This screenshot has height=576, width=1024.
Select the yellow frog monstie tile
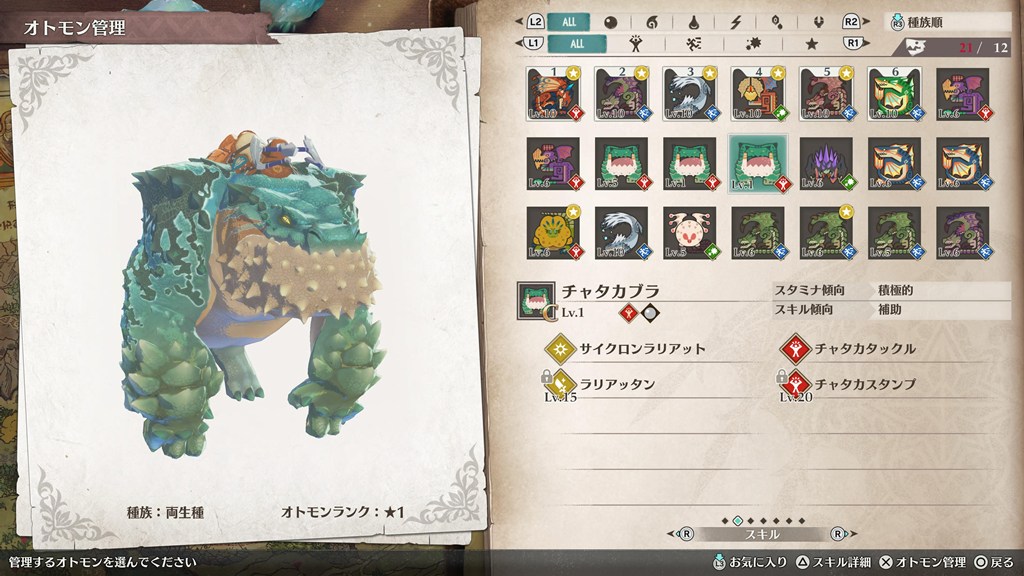[553, 232]
